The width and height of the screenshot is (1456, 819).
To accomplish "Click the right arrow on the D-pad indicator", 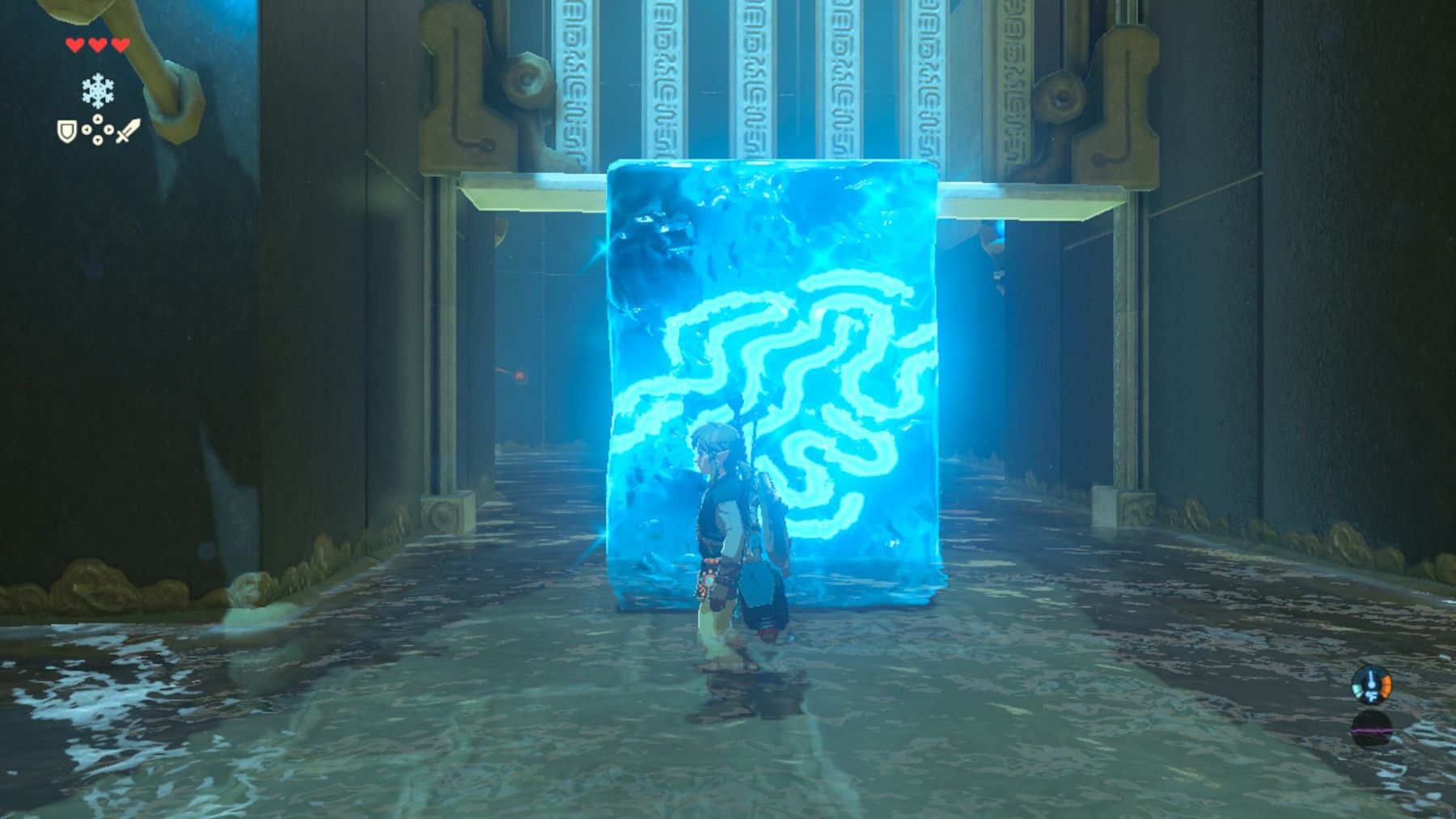I will (109, 129).
